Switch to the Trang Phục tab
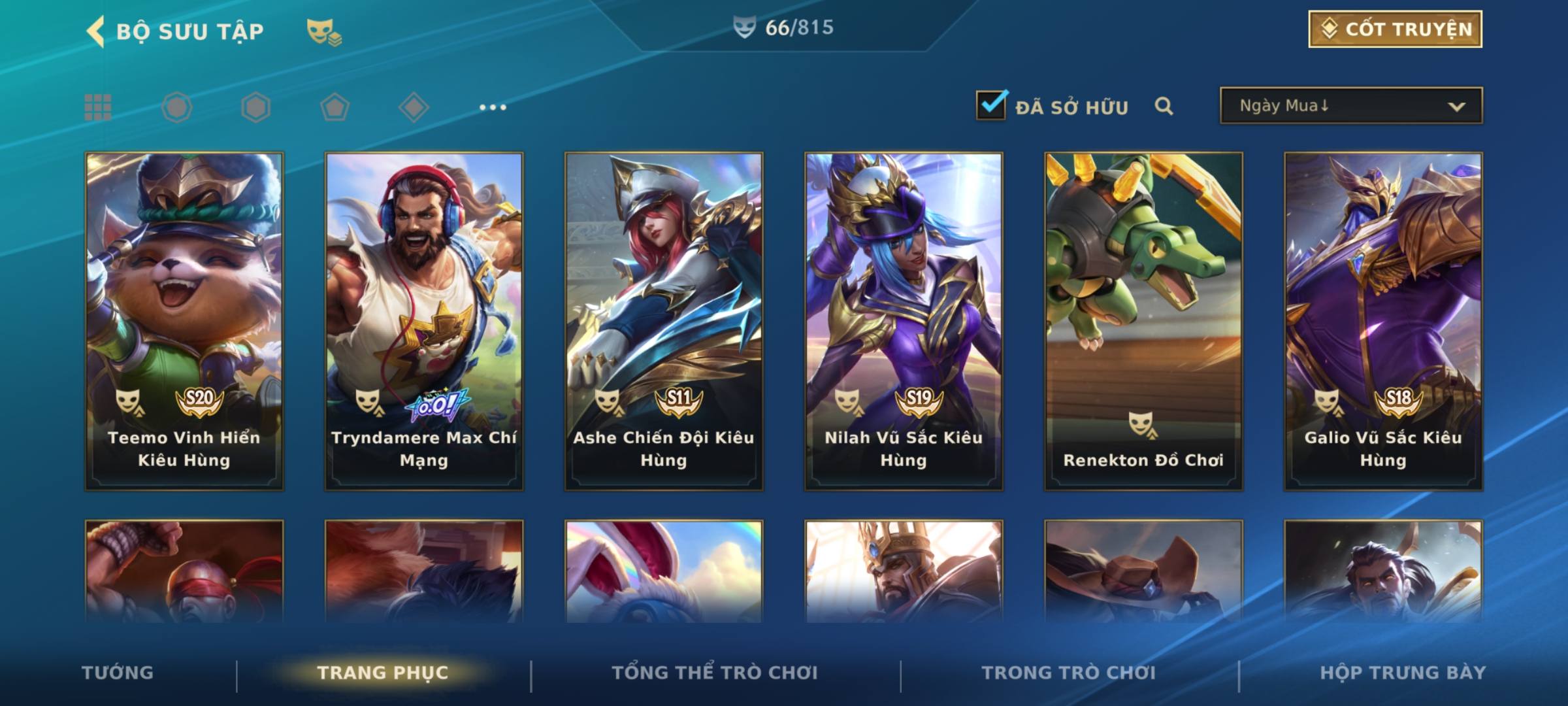Screen dimensions: 1568x706 click(x=383, y=673)
